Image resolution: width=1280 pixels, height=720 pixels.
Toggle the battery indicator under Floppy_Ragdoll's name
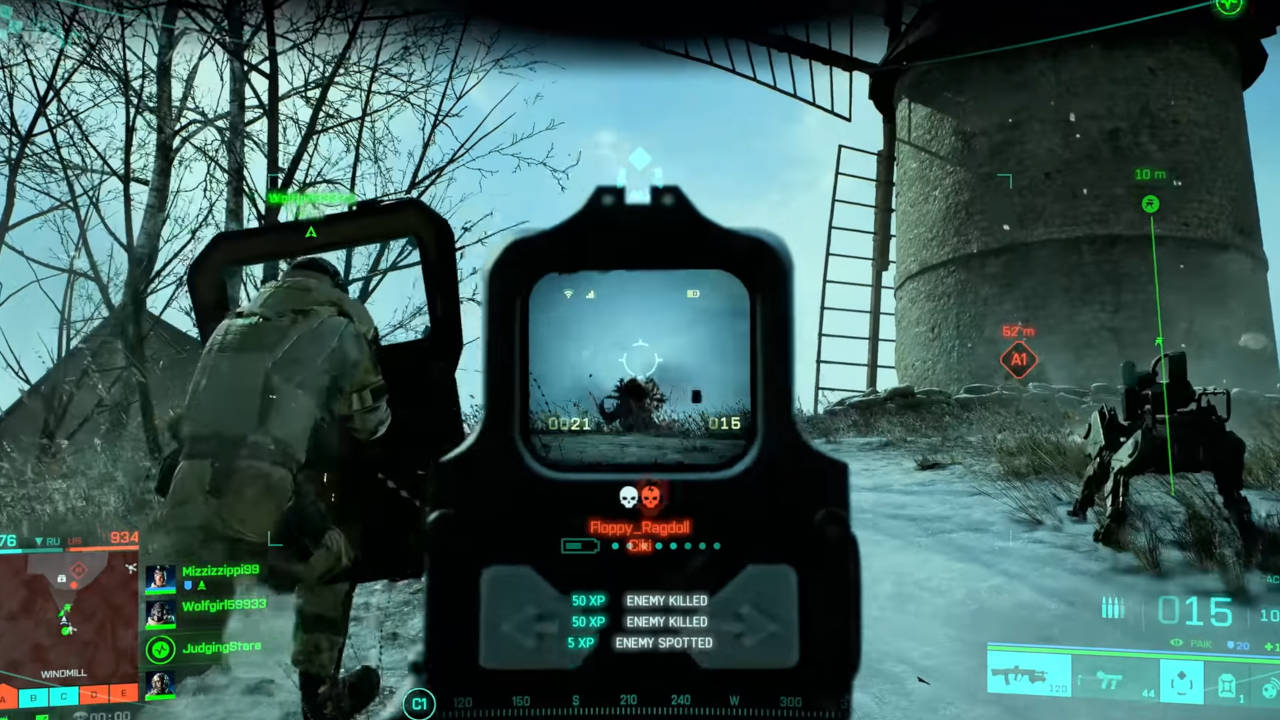pyautogui.click(x=578, y=546)
